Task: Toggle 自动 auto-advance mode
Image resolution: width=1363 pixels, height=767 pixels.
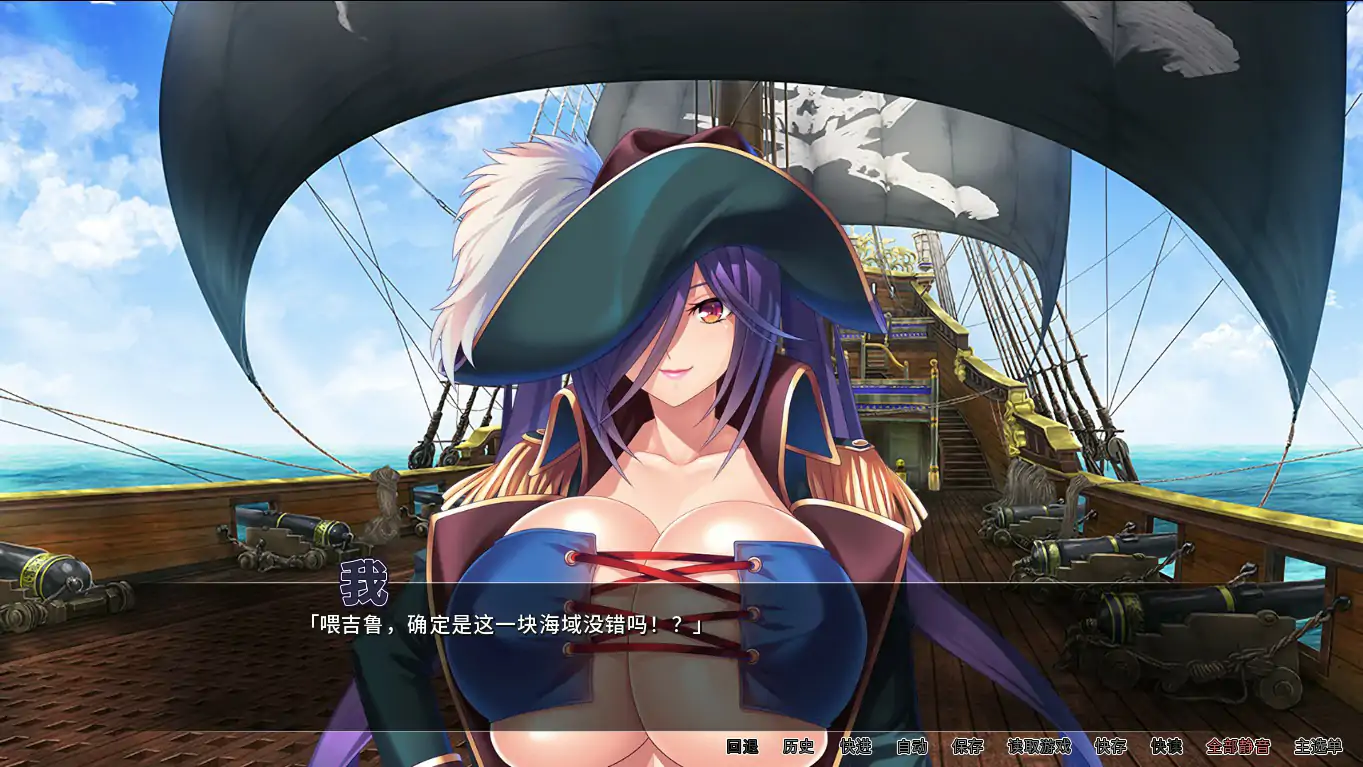Action: (x=911, y=746)
